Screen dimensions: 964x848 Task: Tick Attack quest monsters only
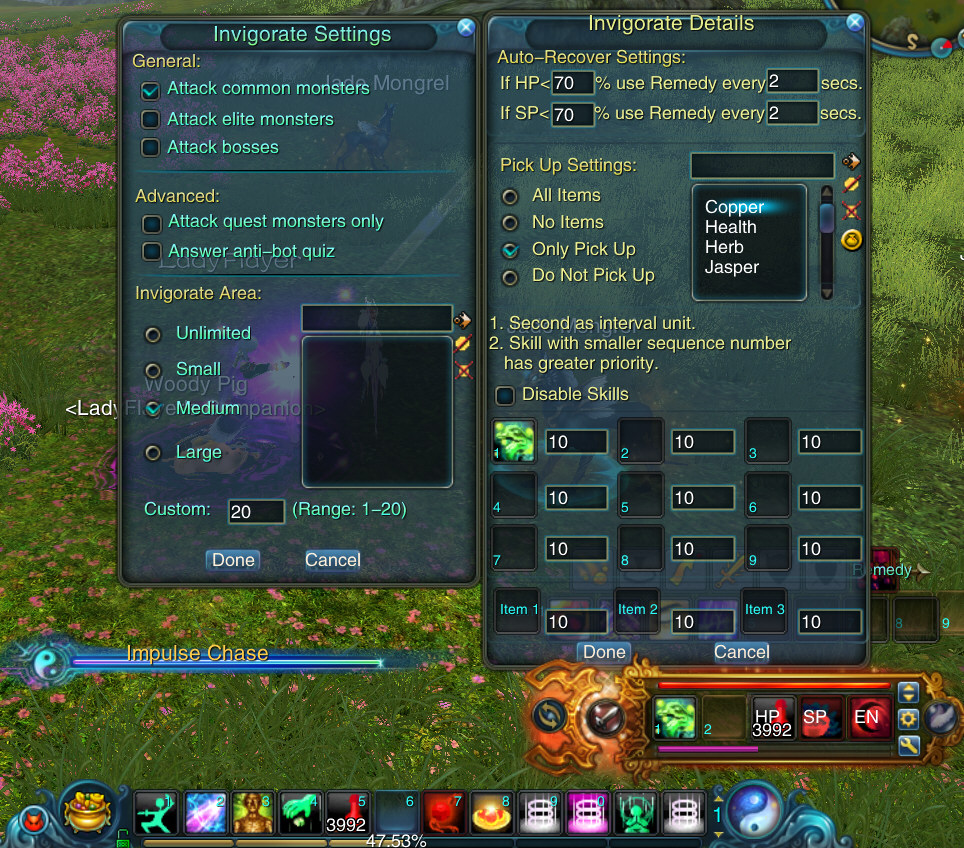point(152,223)
